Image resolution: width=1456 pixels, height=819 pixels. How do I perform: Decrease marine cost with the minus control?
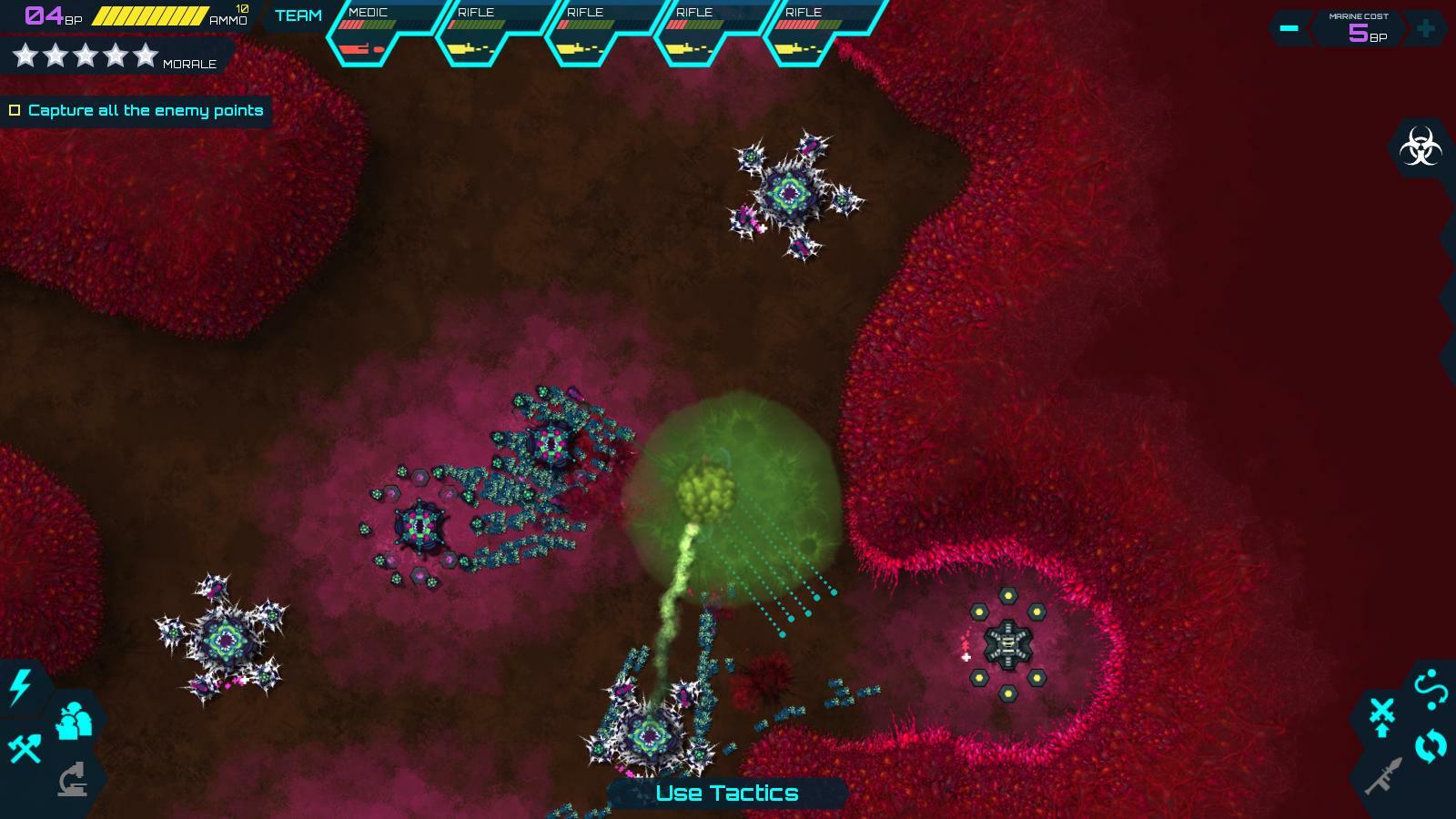click(x=1288, y=28)
